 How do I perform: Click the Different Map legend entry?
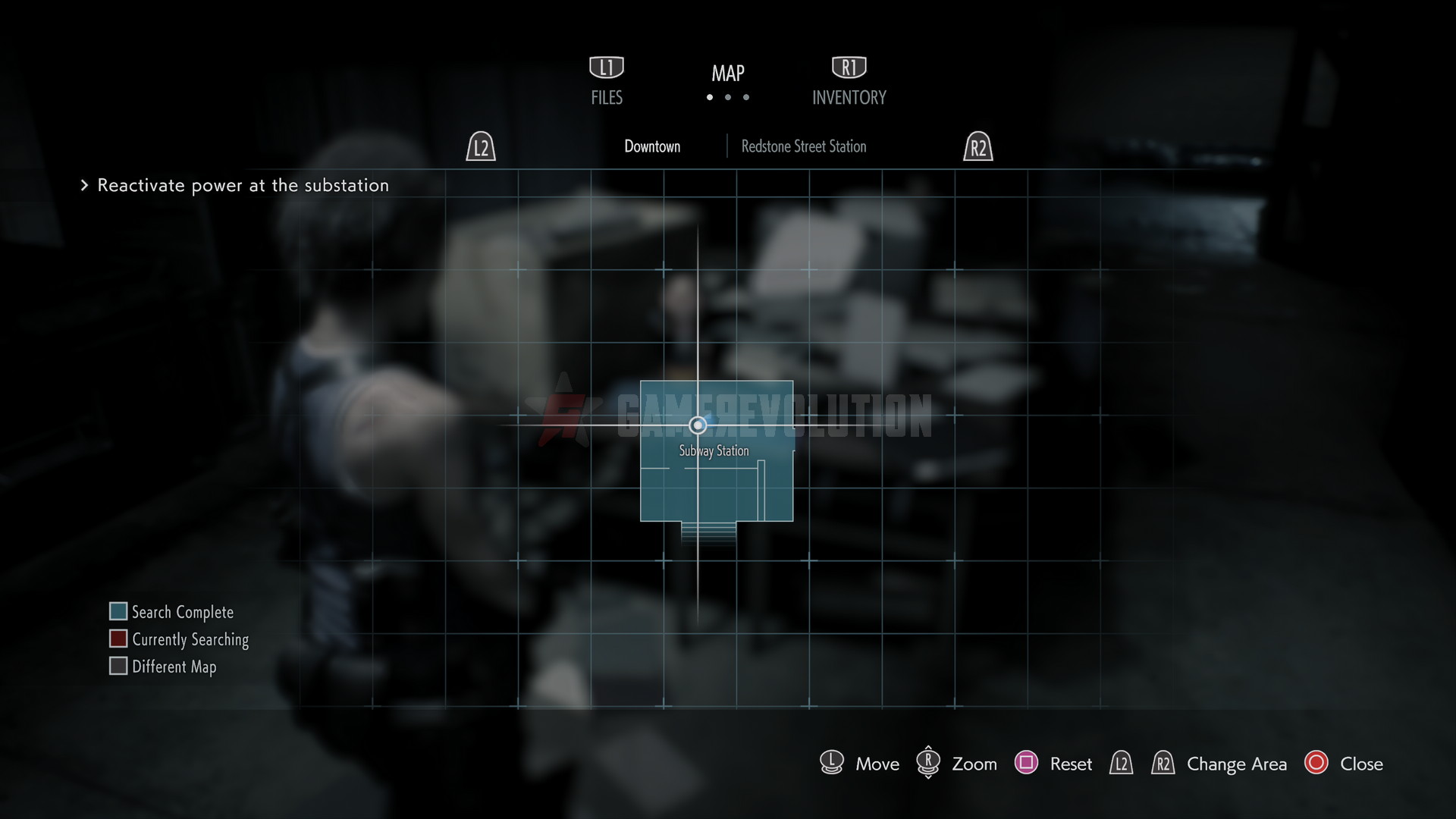tap(174, 667)
